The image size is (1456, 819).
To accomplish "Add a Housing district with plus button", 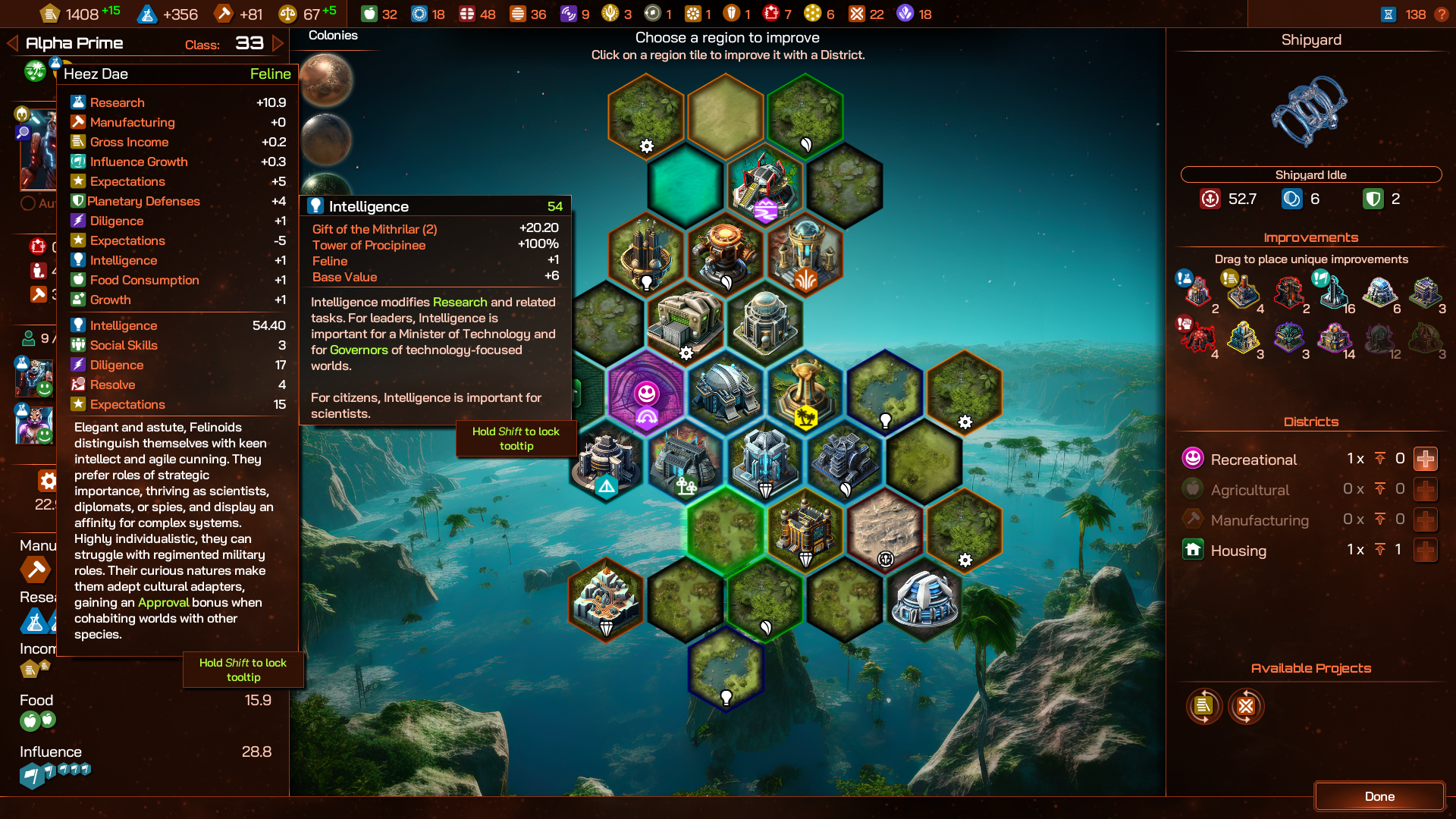I will coord(1425,551).
